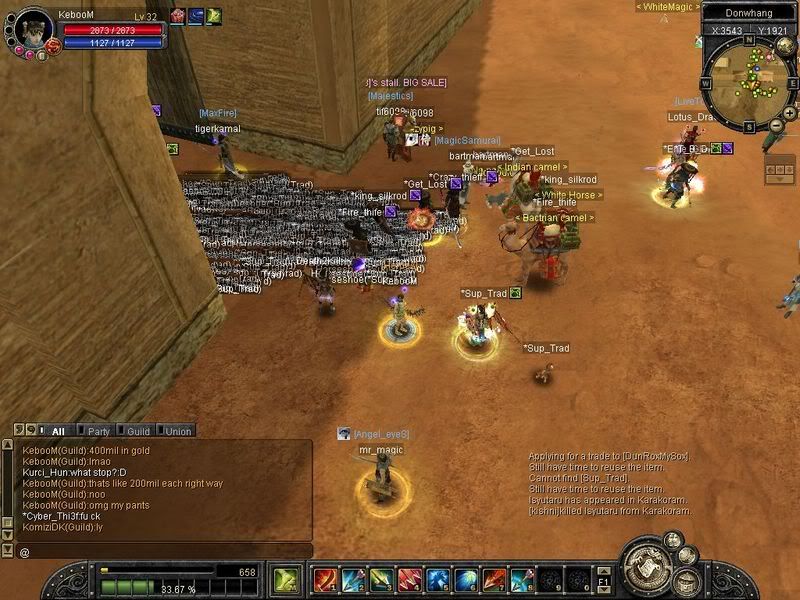The height and width of the screenshot is (600, 800).
Task: Select the Guild chat tab
Action: [x=138, y=431]
